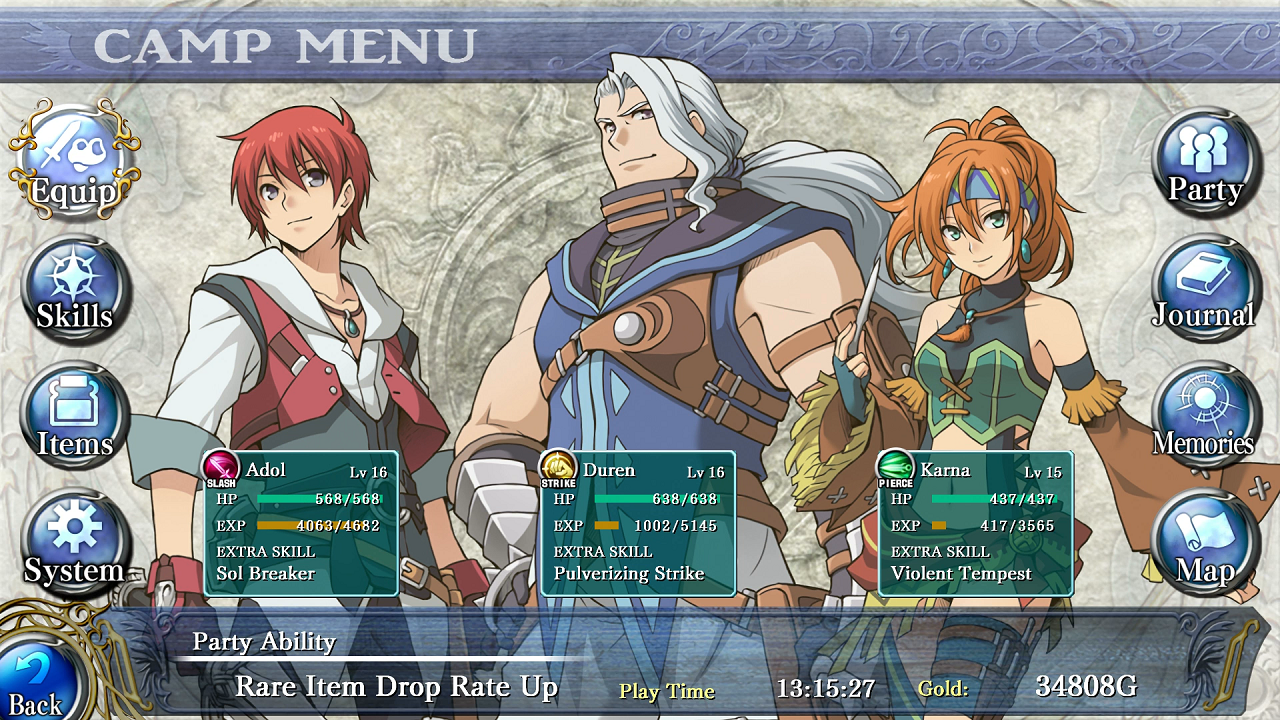The height and width of the screenshot is (720, 1280).
Task: Go to System settings
Action: coord(75,545)
